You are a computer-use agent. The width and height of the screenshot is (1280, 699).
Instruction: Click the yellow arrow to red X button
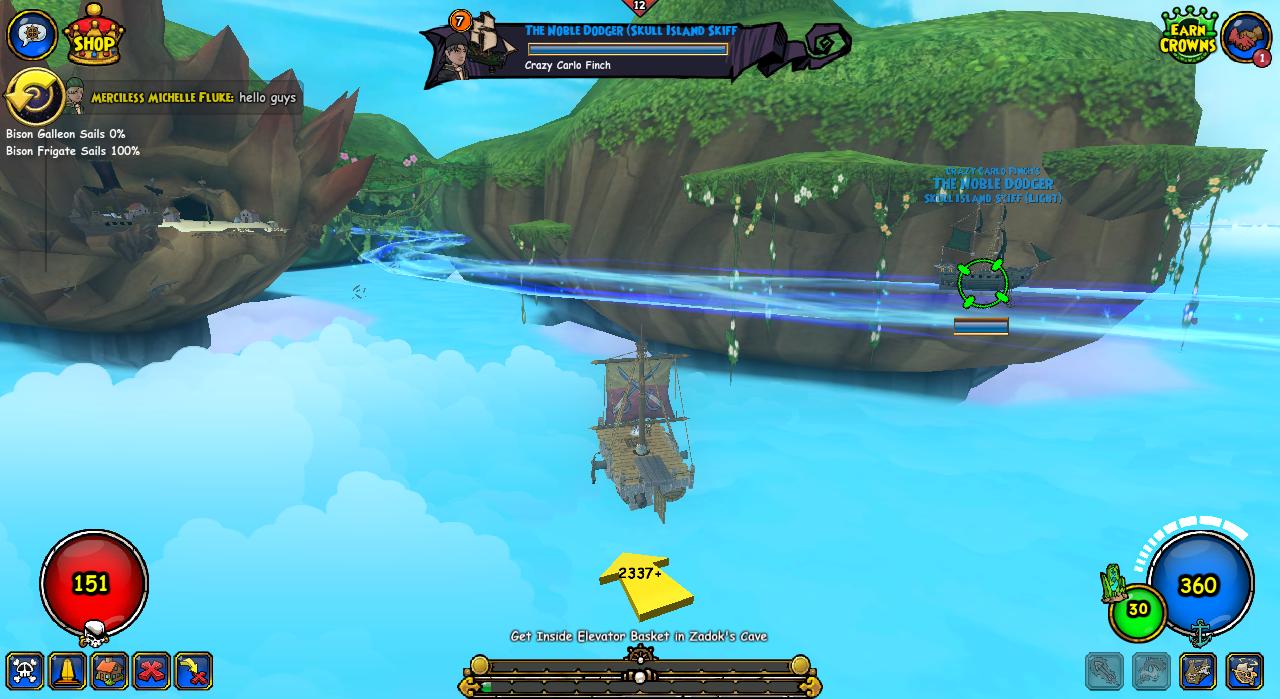tap(194, 670)
